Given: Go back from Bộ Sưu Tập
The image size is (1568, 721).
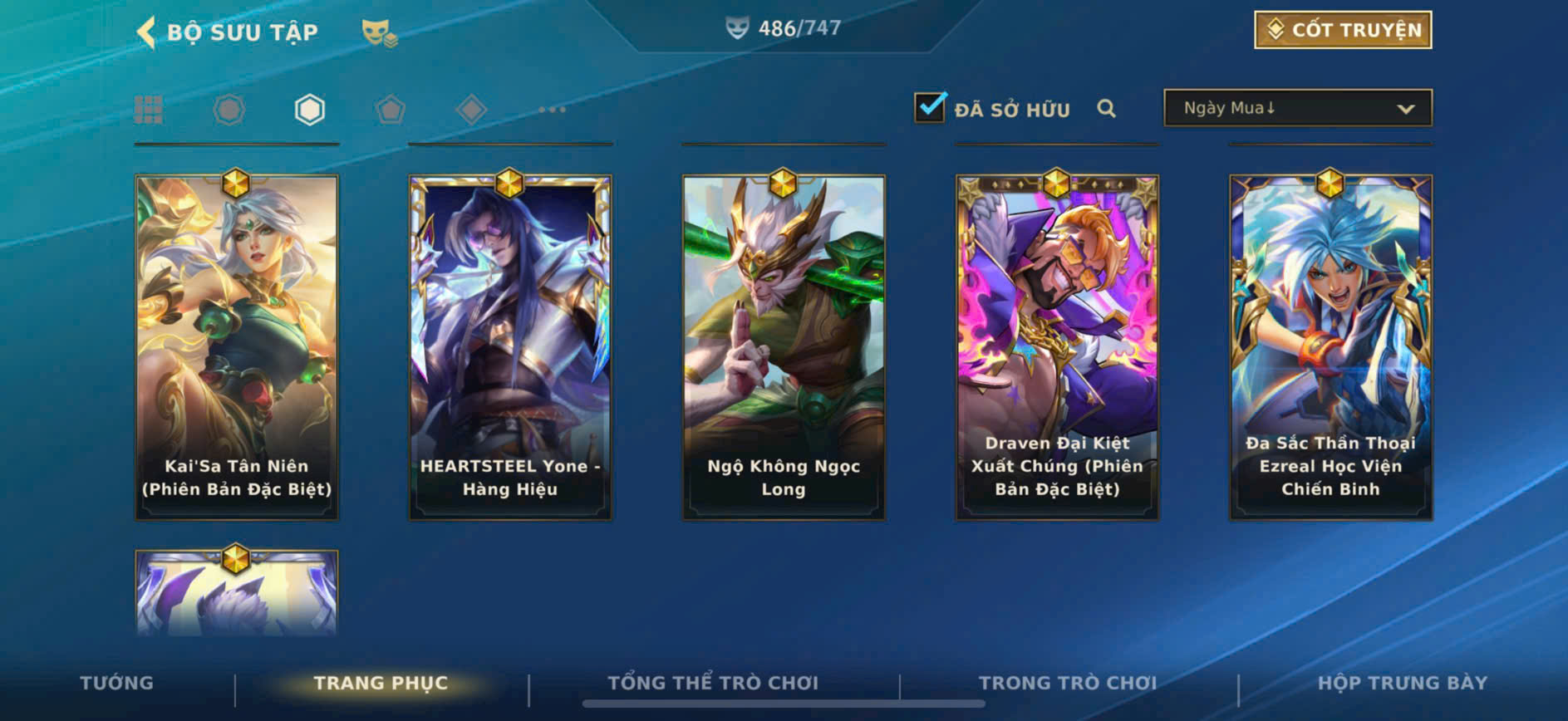Looking at the screenshot, I should click(x=146, y=32).
